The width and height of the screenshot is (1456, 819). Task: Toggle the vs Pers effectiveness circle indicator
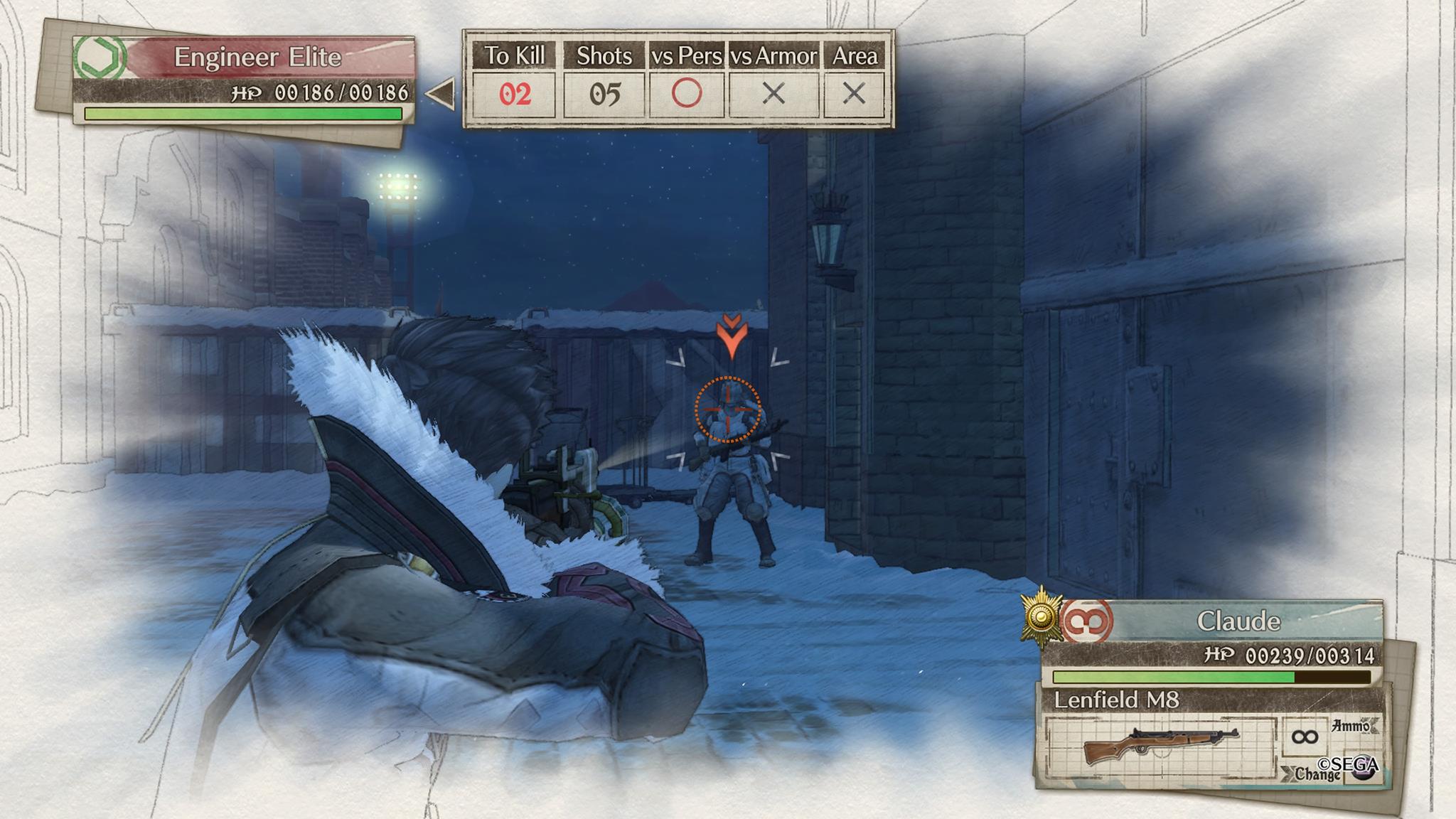pos(687,92)
